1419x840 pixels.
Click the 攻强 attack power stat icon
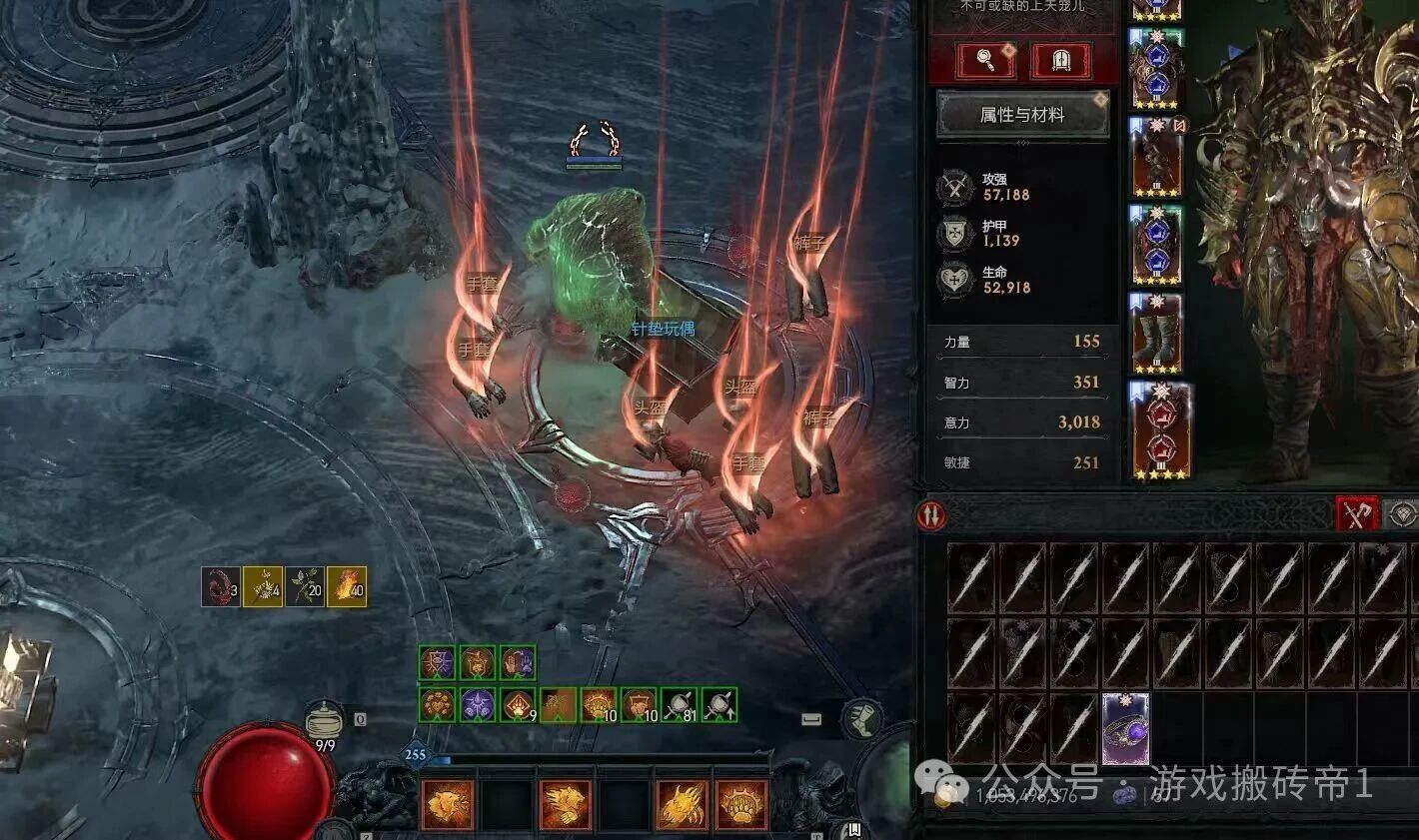pos(956,188)
